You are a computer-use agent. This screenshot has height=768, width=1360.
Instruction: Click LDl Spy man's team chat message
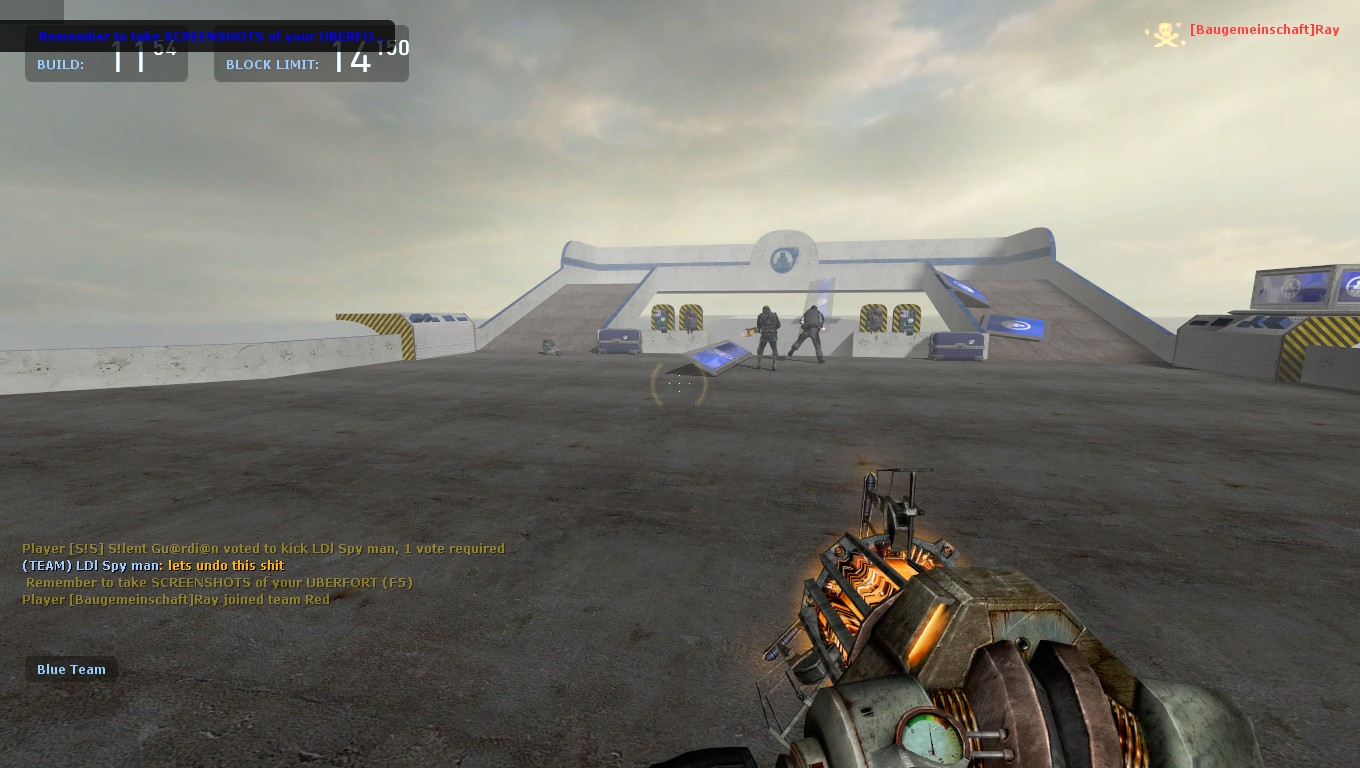(154, 565)
